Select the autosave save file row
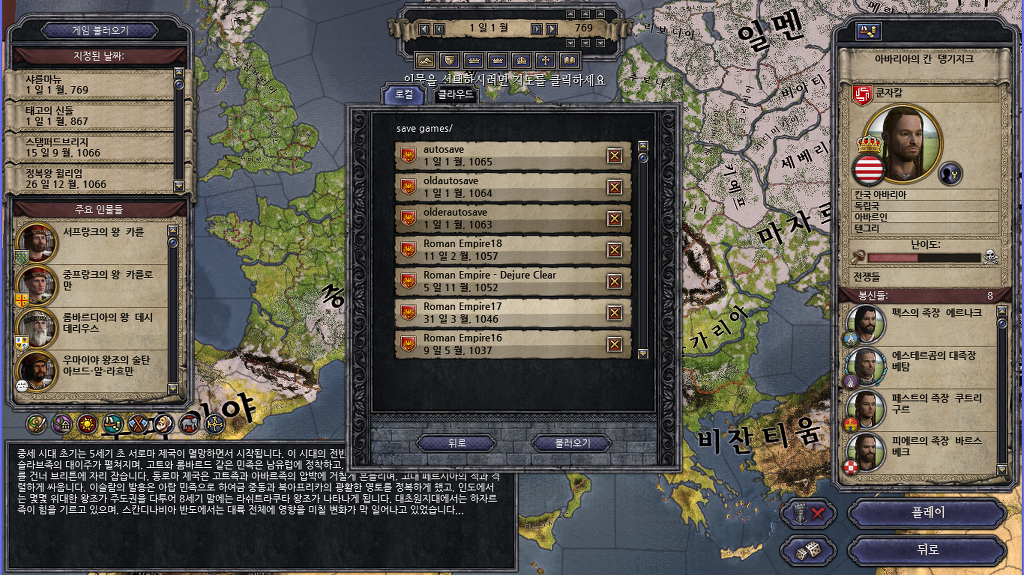Image resolution: width=1024 pixels, height=575 pixels. pos(500,155)
